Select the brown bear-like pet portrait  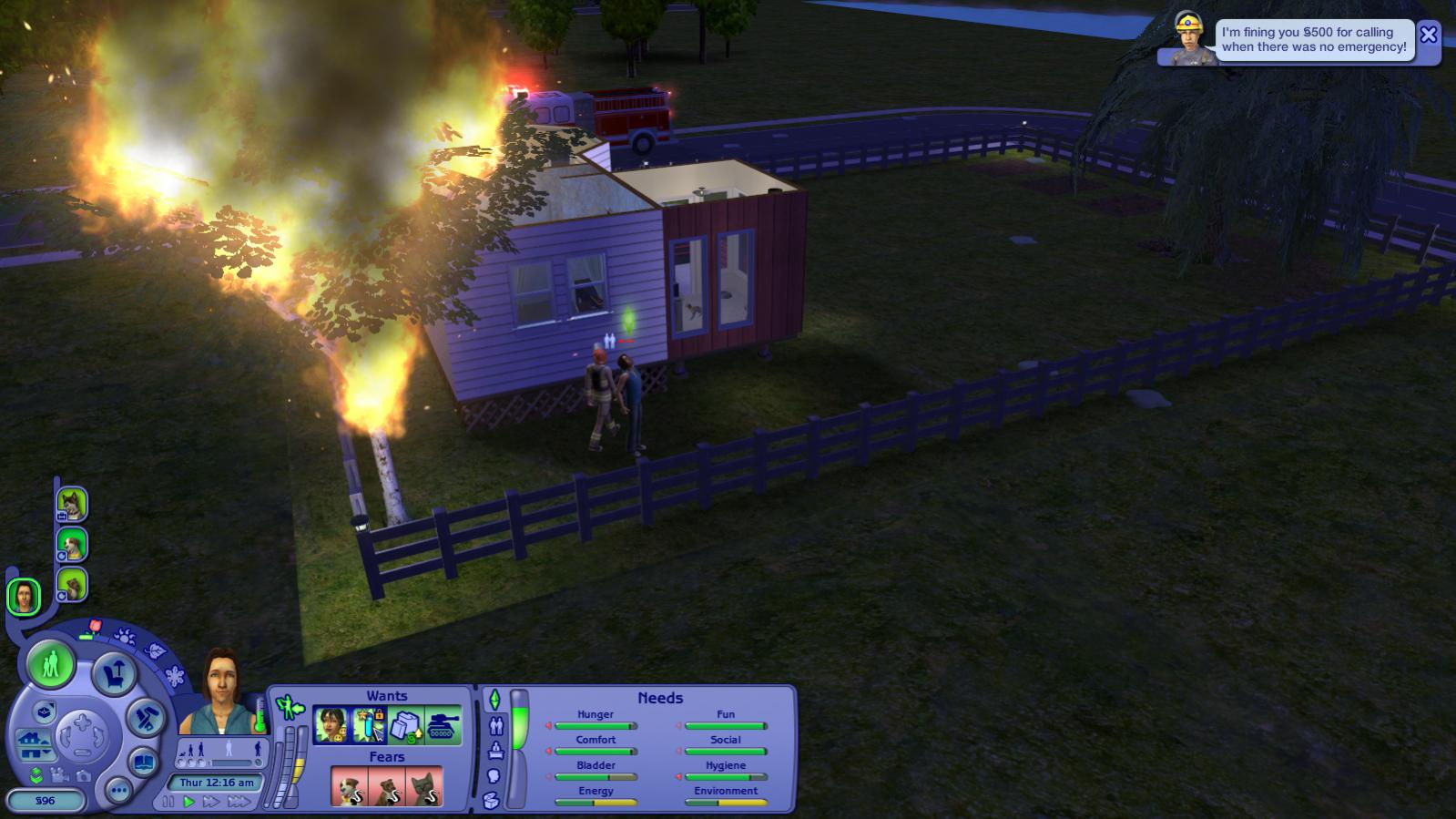pos(71,585)
